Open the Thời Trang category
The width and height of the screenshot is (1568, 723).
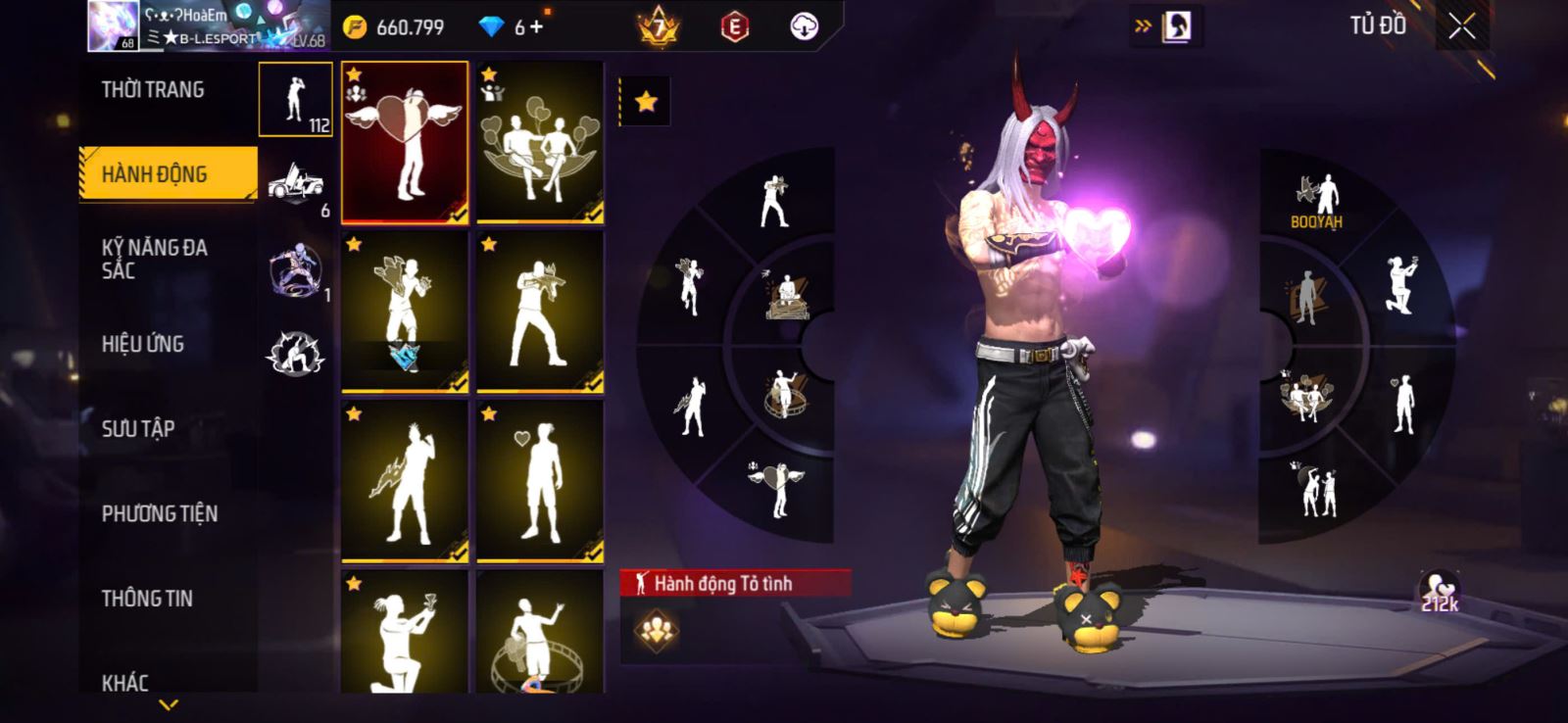pyautogui.click(x=153, y=90)
